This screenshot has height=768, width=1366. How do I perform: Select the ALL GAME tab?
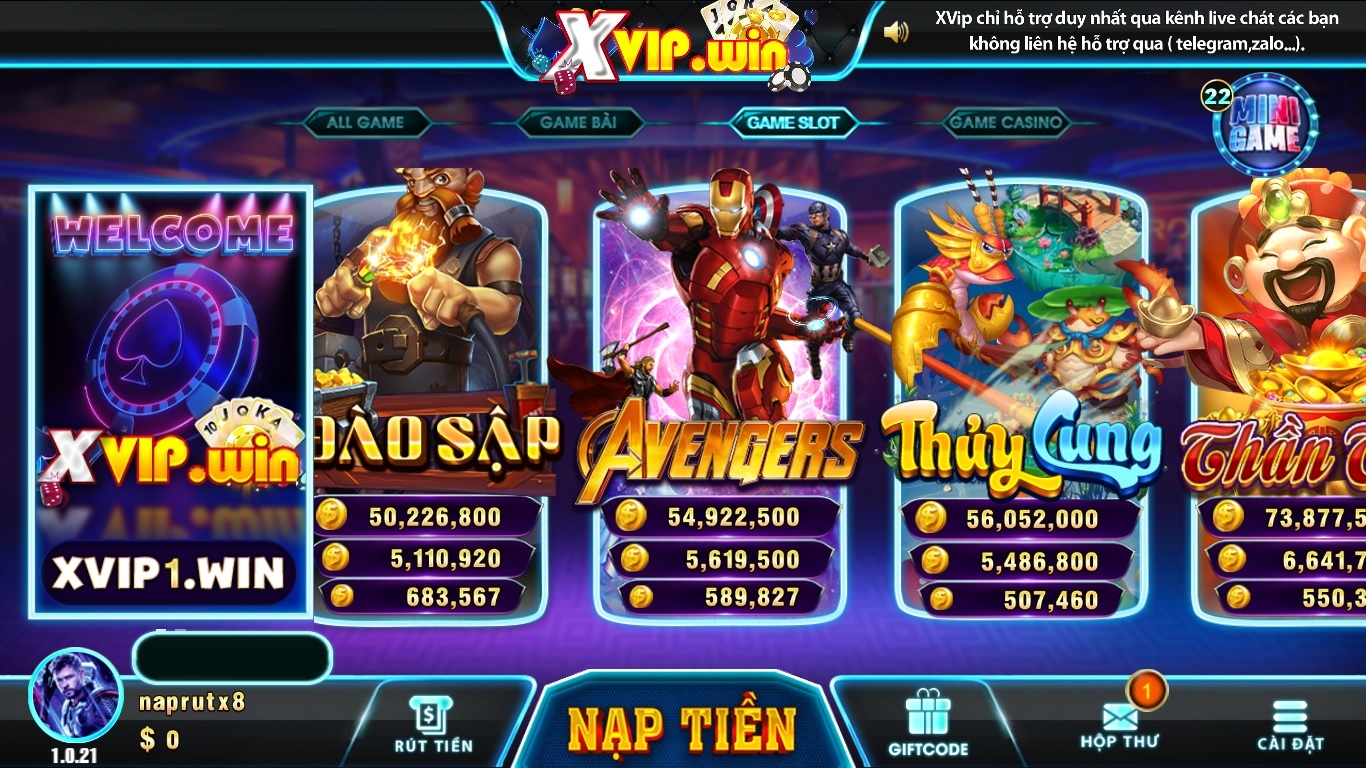tap(369, 122)
